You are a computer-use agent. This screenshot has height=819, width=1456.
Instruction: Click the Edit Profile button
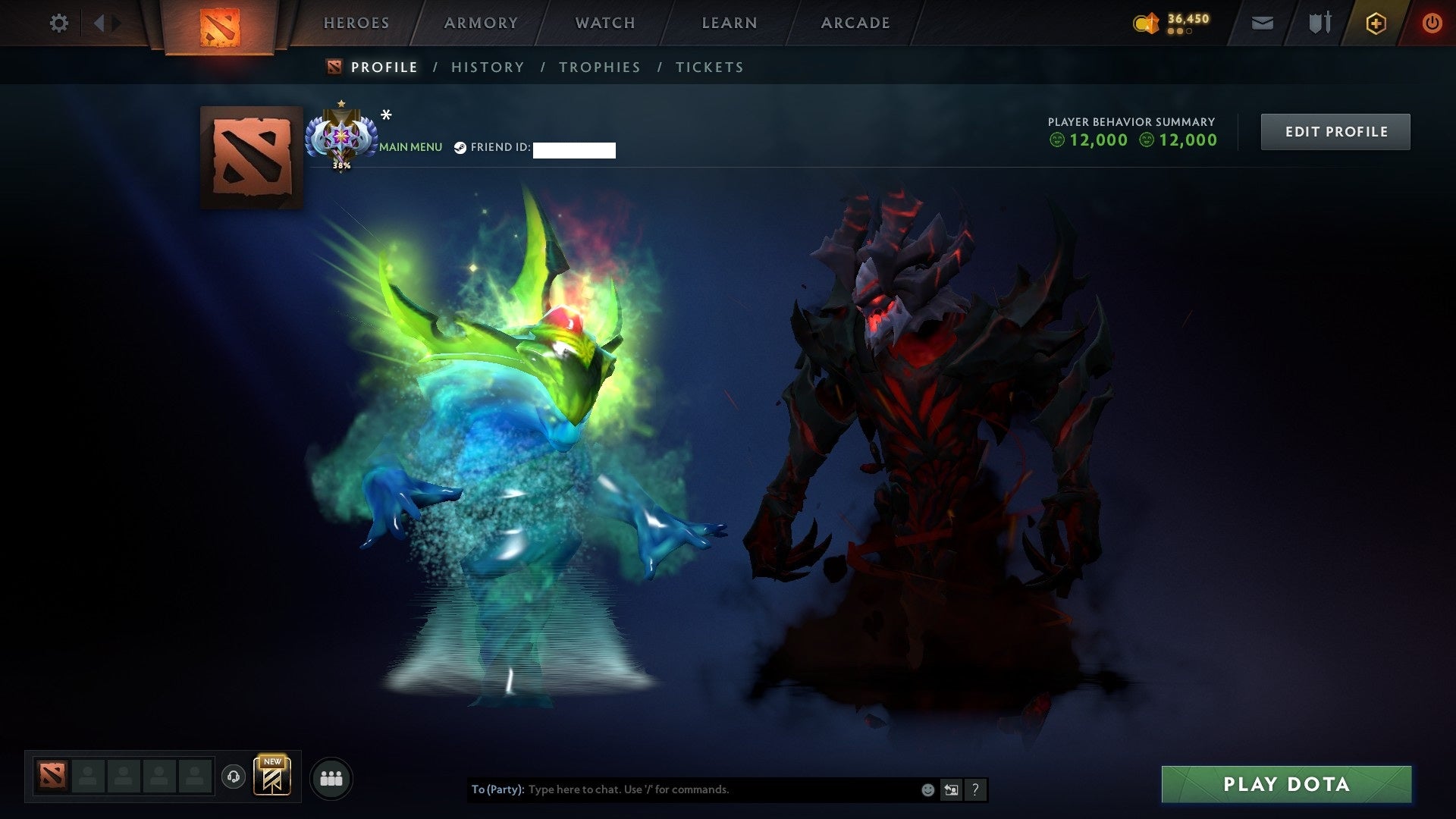pos(1335,130)
